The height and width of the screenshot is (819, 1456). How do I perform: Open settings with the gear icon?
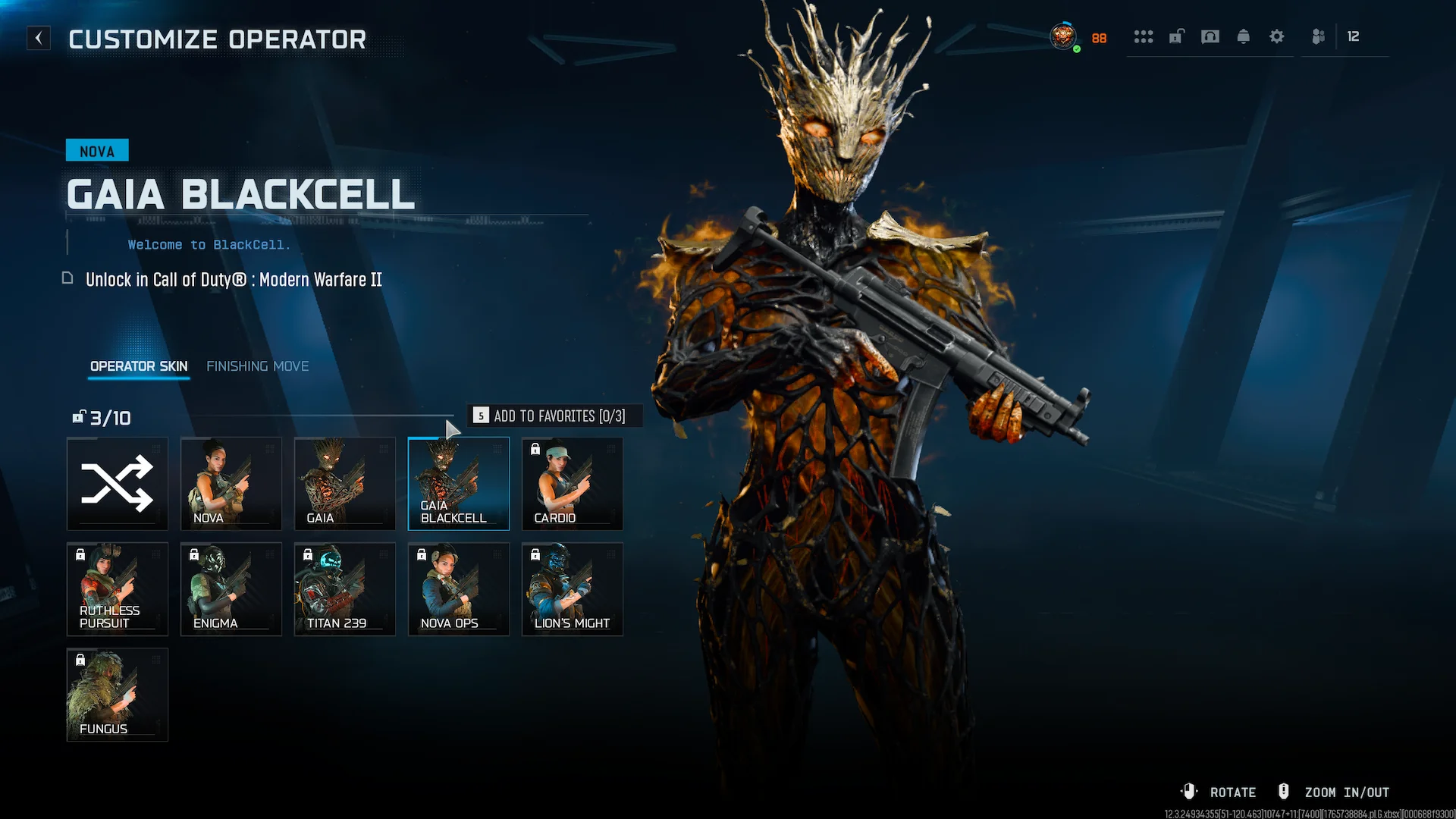(1277, 36)
